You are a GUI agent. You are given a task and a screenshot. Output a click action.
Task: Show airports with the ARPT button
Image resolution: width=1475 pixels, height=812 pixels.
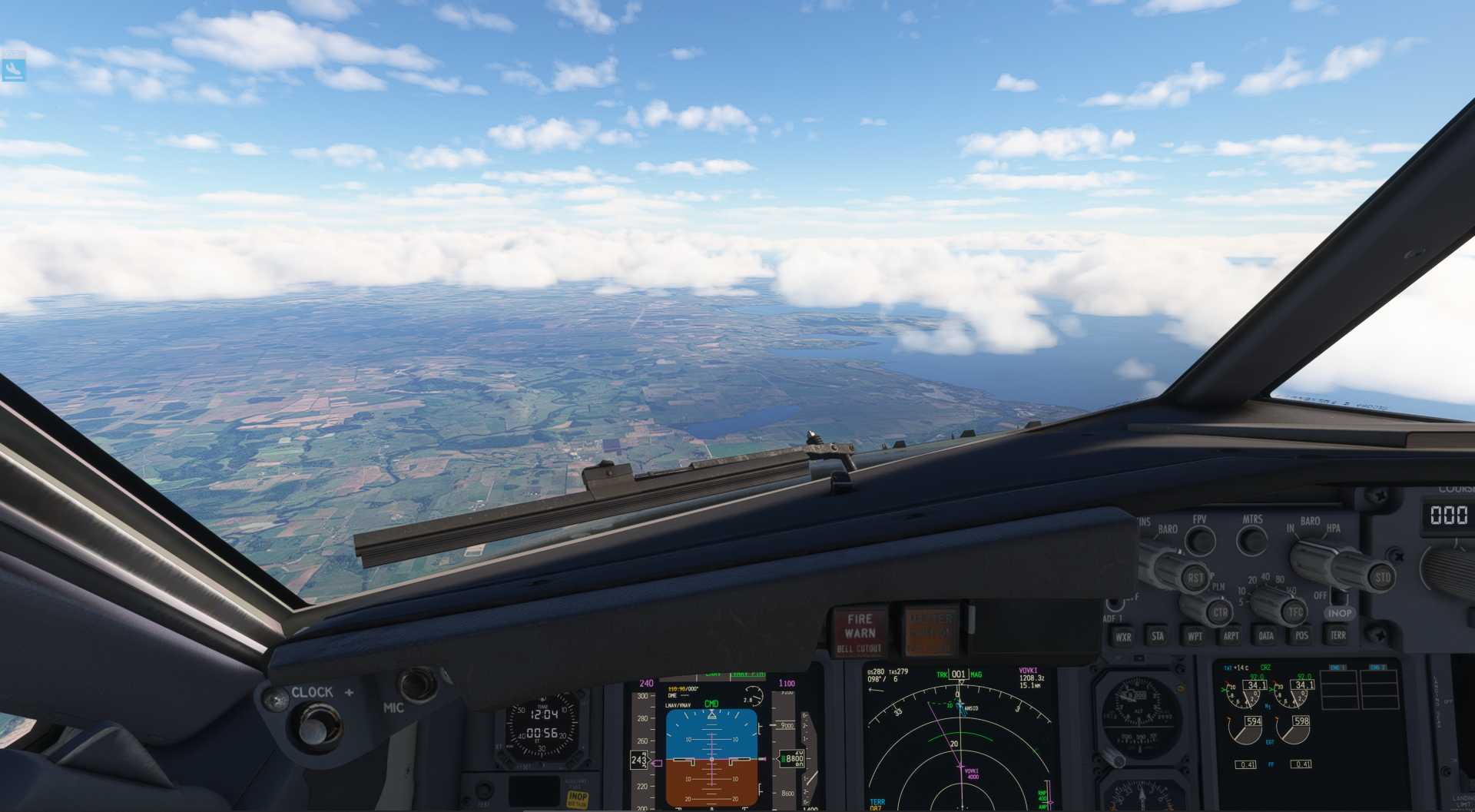pyautogui.click(x=1231, y=635)
